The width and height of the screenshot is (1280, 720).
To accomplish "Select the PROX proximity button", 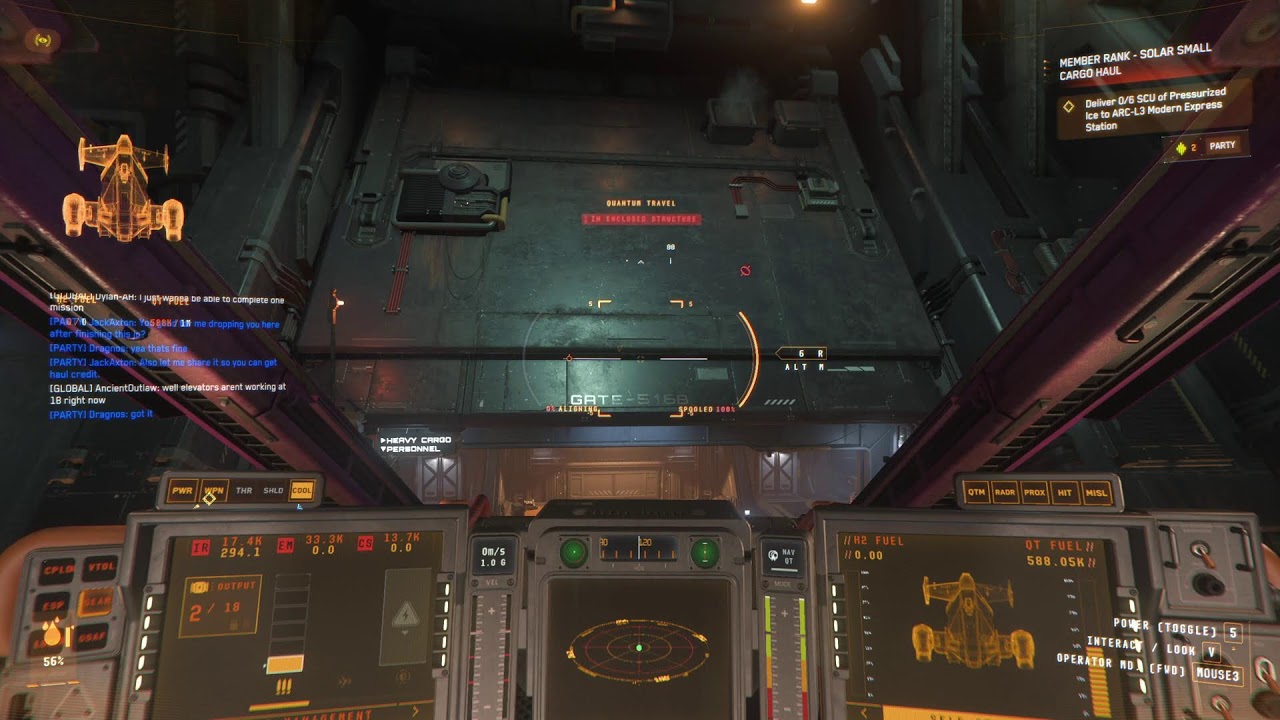I will [x=1035, y=492].
